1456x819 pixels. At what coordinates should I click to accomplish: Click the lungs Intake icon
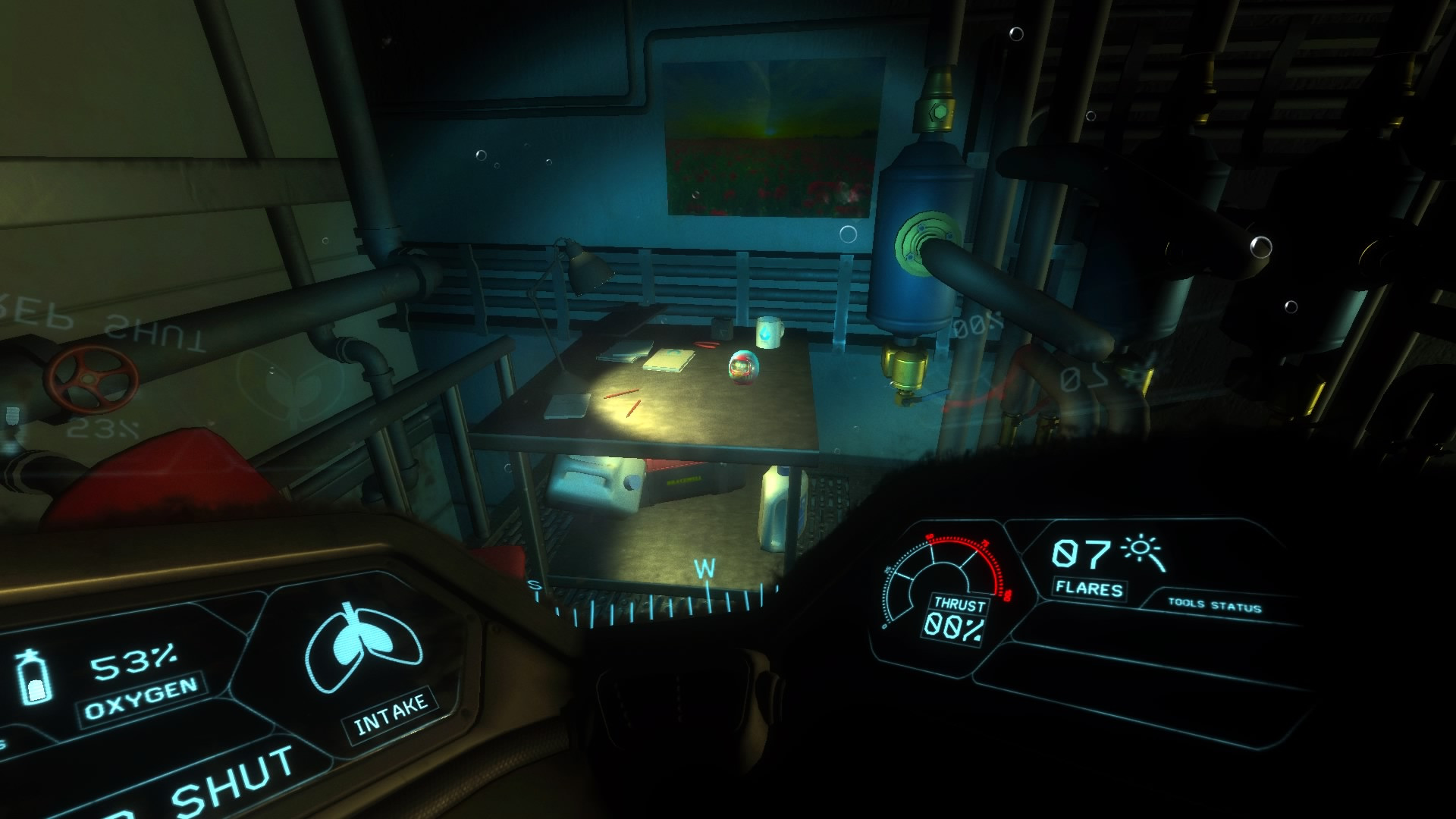click(362, 649)
